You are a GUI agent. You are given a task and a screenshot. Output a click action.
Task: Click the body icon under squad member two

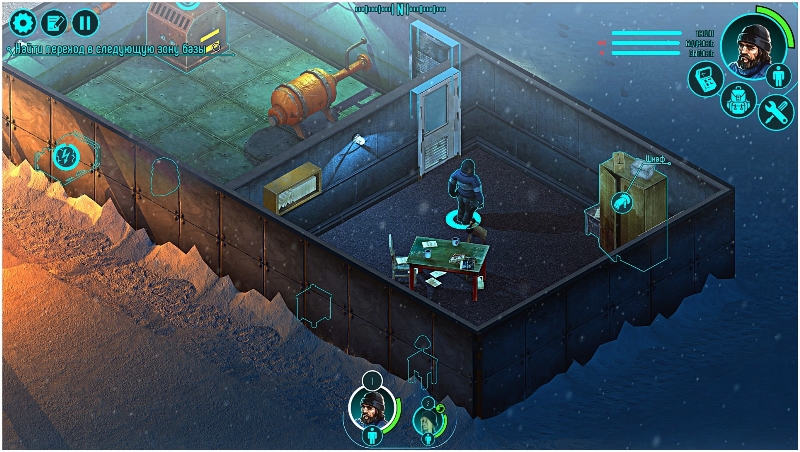[x=428, y=438]
